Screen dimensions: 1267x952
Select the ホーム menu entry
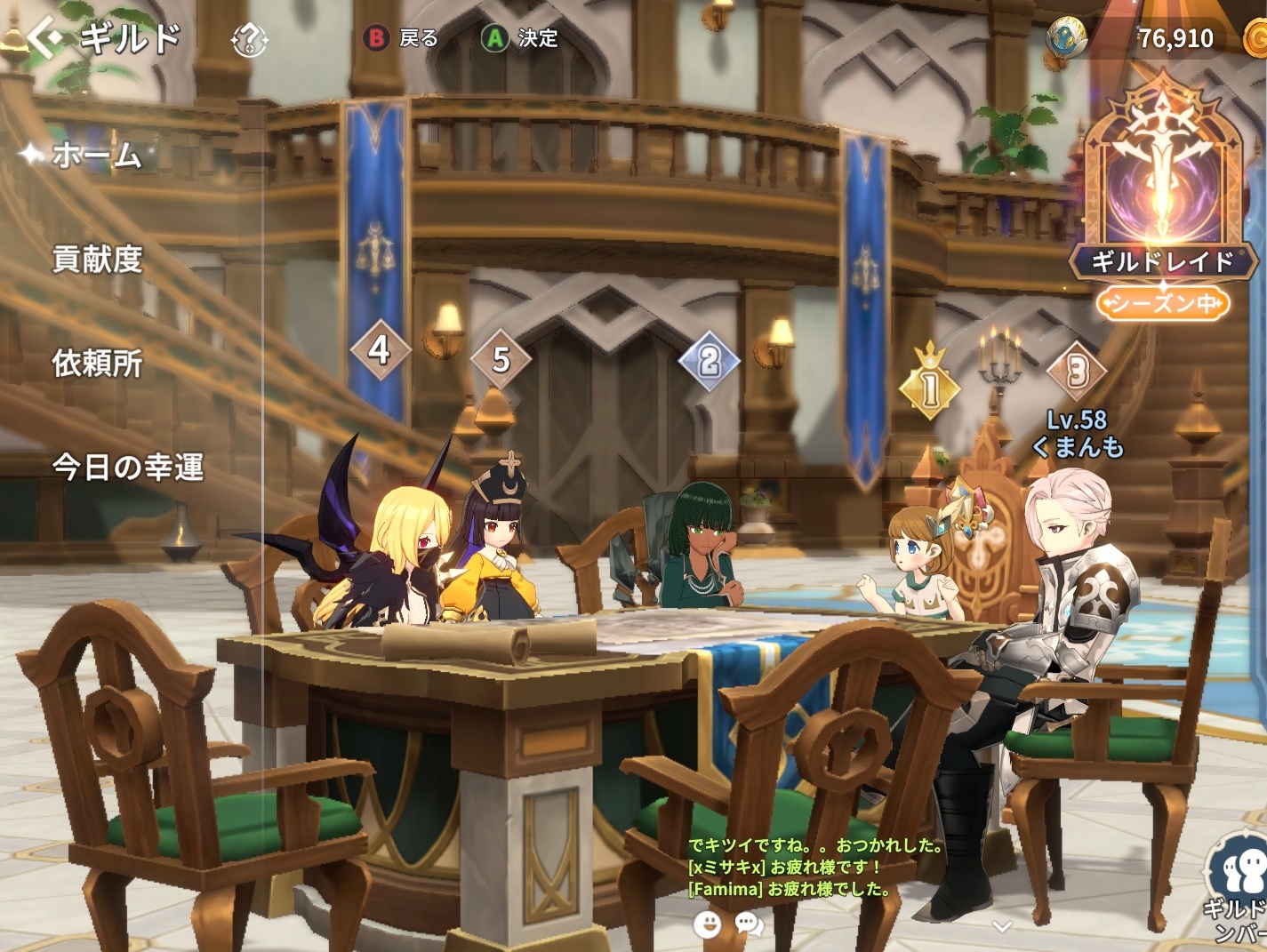point(96,156)
